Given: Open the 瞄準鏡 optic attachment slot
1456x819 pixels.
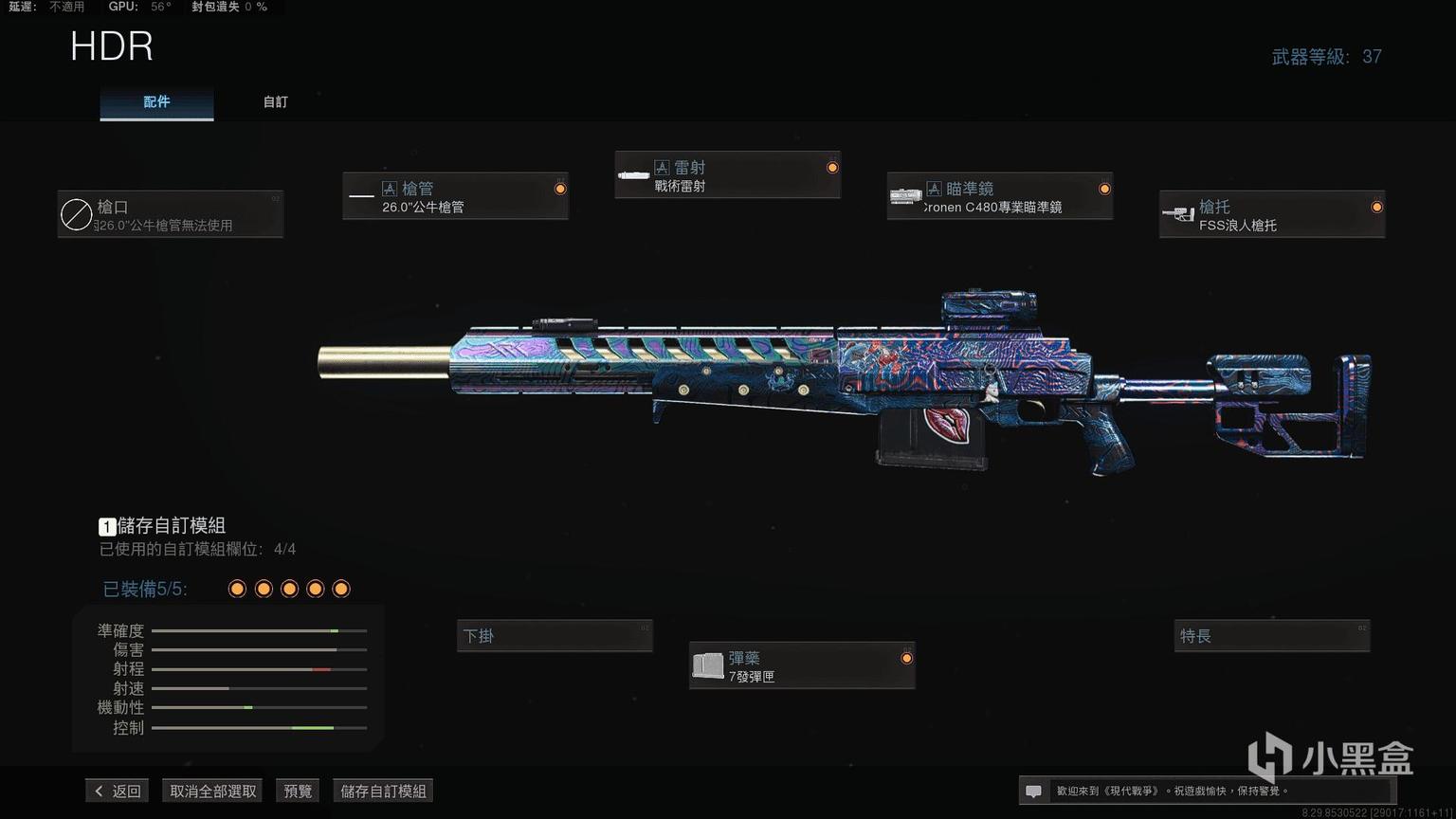Looking at the screenshot, I should (999, 196).
